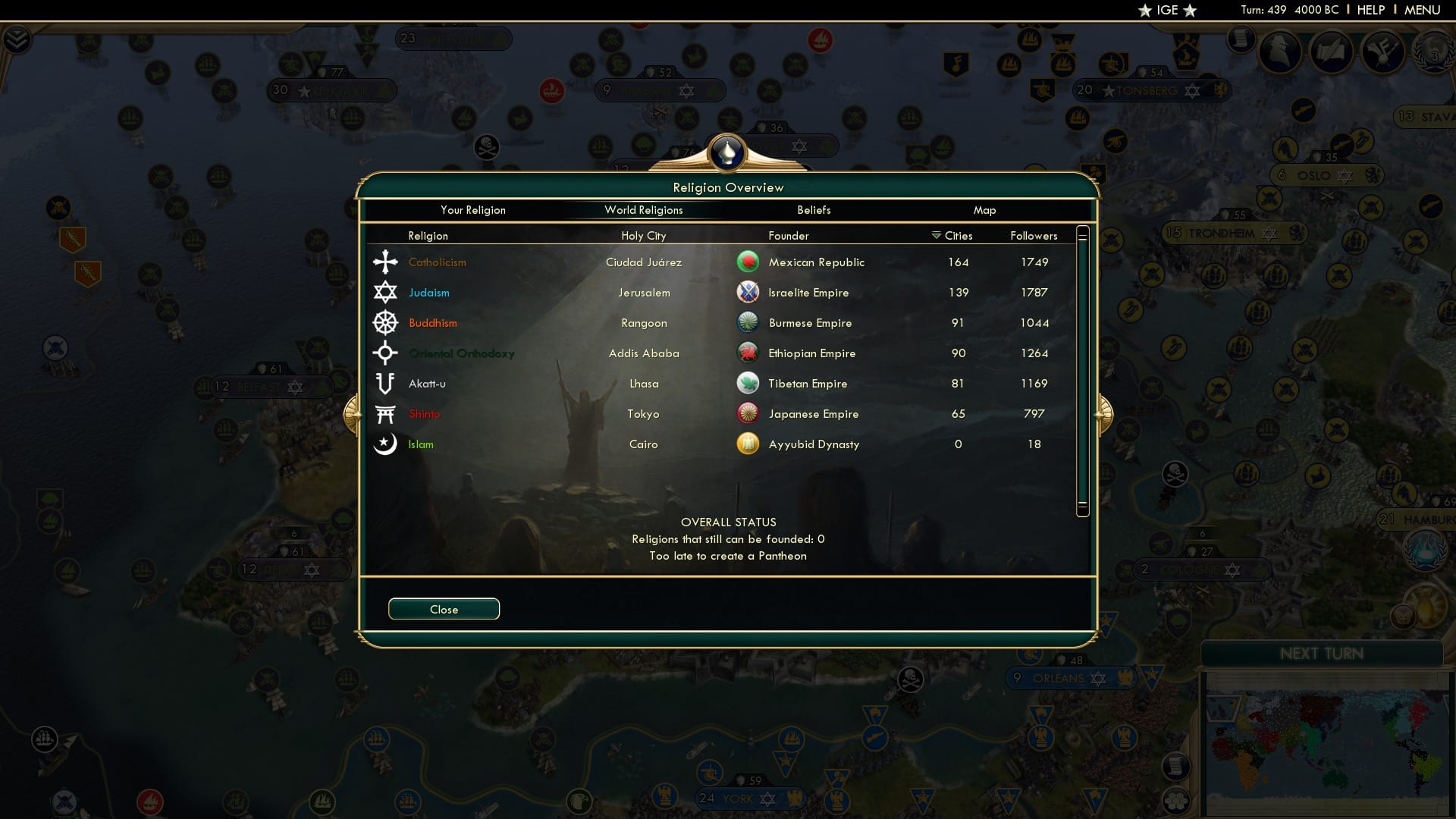1456x819 pixels.
Task: Click the Close button
Action: (x=444, y=609)
